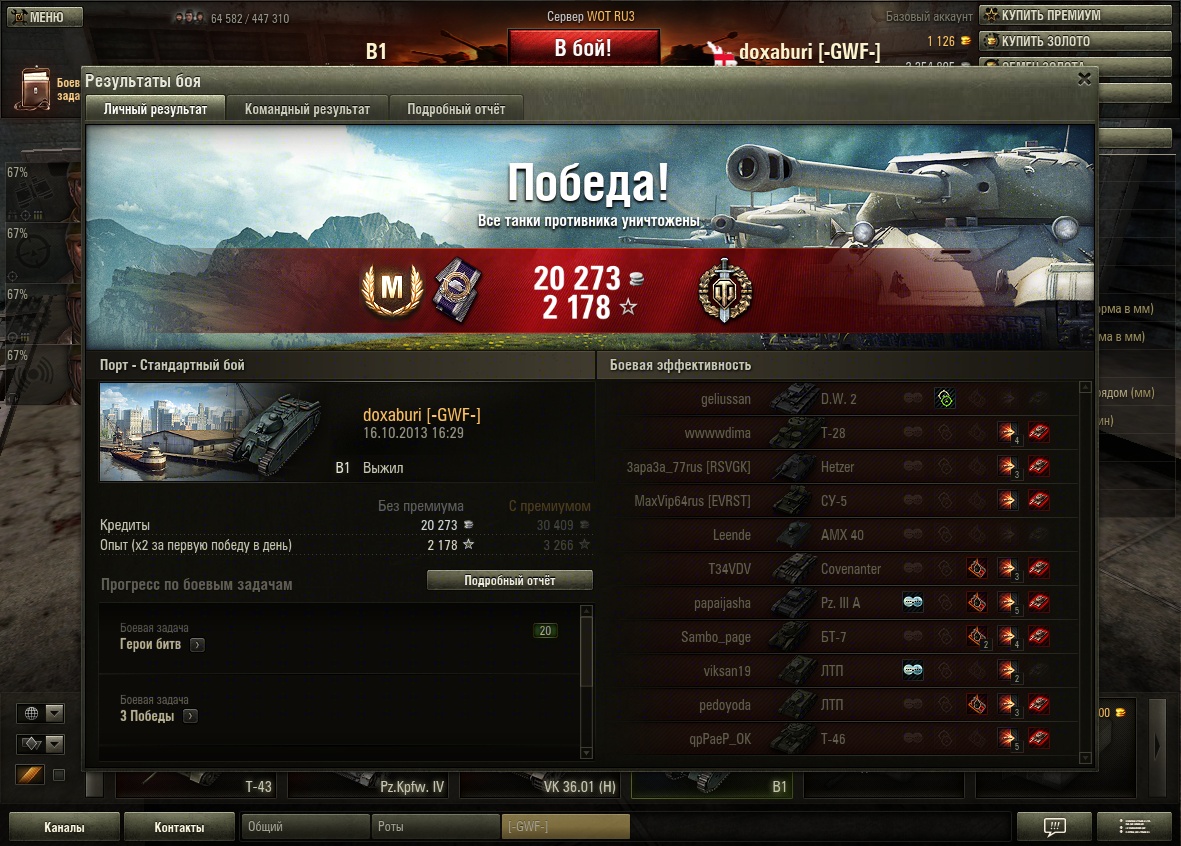The image size is (1181, 846).
Task: Start a battle with В бой!
Action: tap(583, 48)
